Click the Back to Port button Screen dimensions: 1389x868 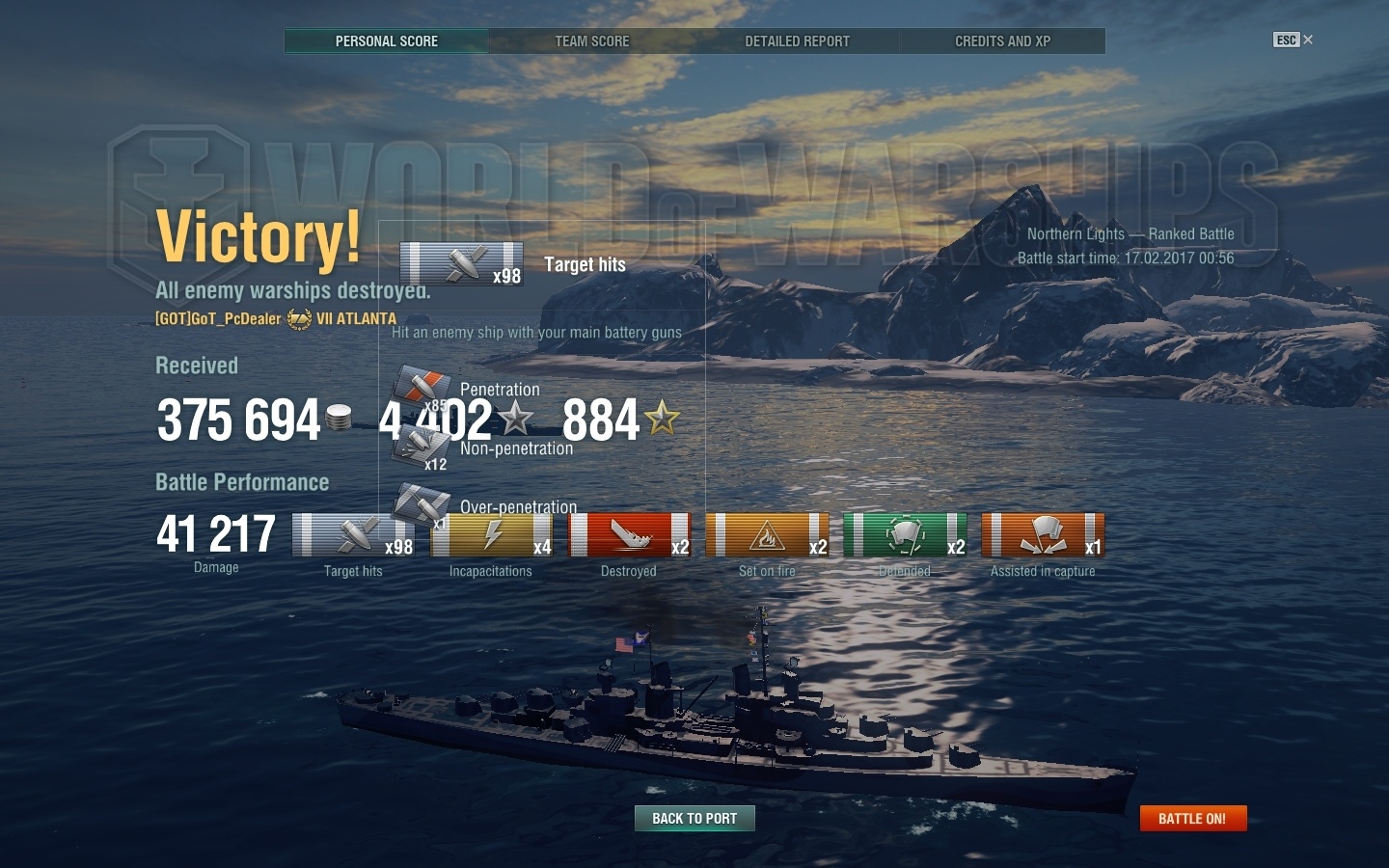(x=694, y=818)
